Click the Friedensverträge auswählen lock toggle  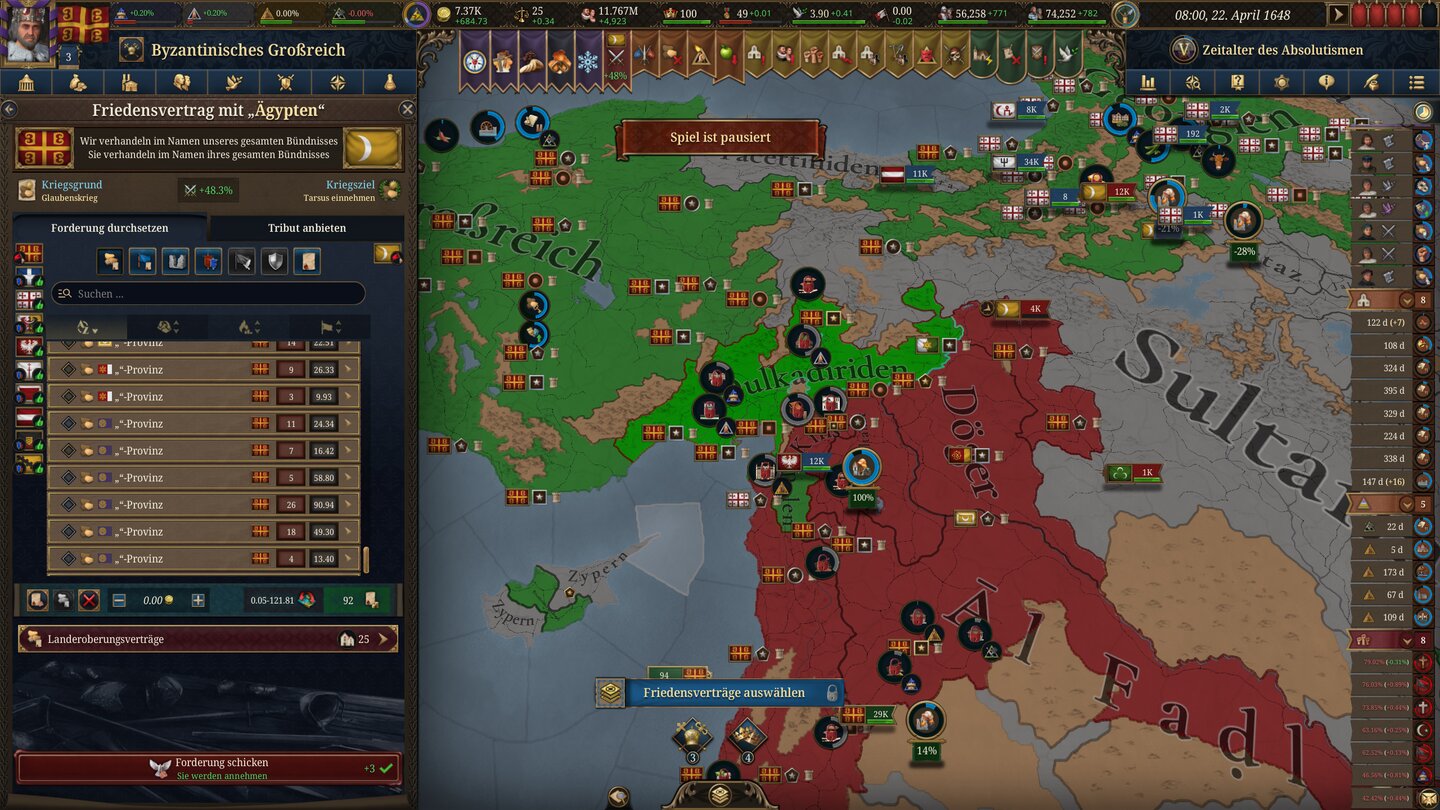coord(832,693)
